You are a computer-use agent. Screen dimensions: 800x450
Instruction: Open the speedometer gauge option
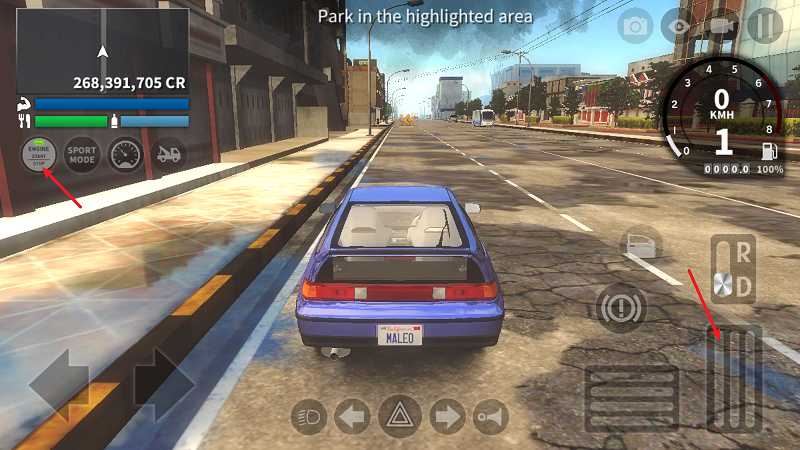(x=126, y=155)
